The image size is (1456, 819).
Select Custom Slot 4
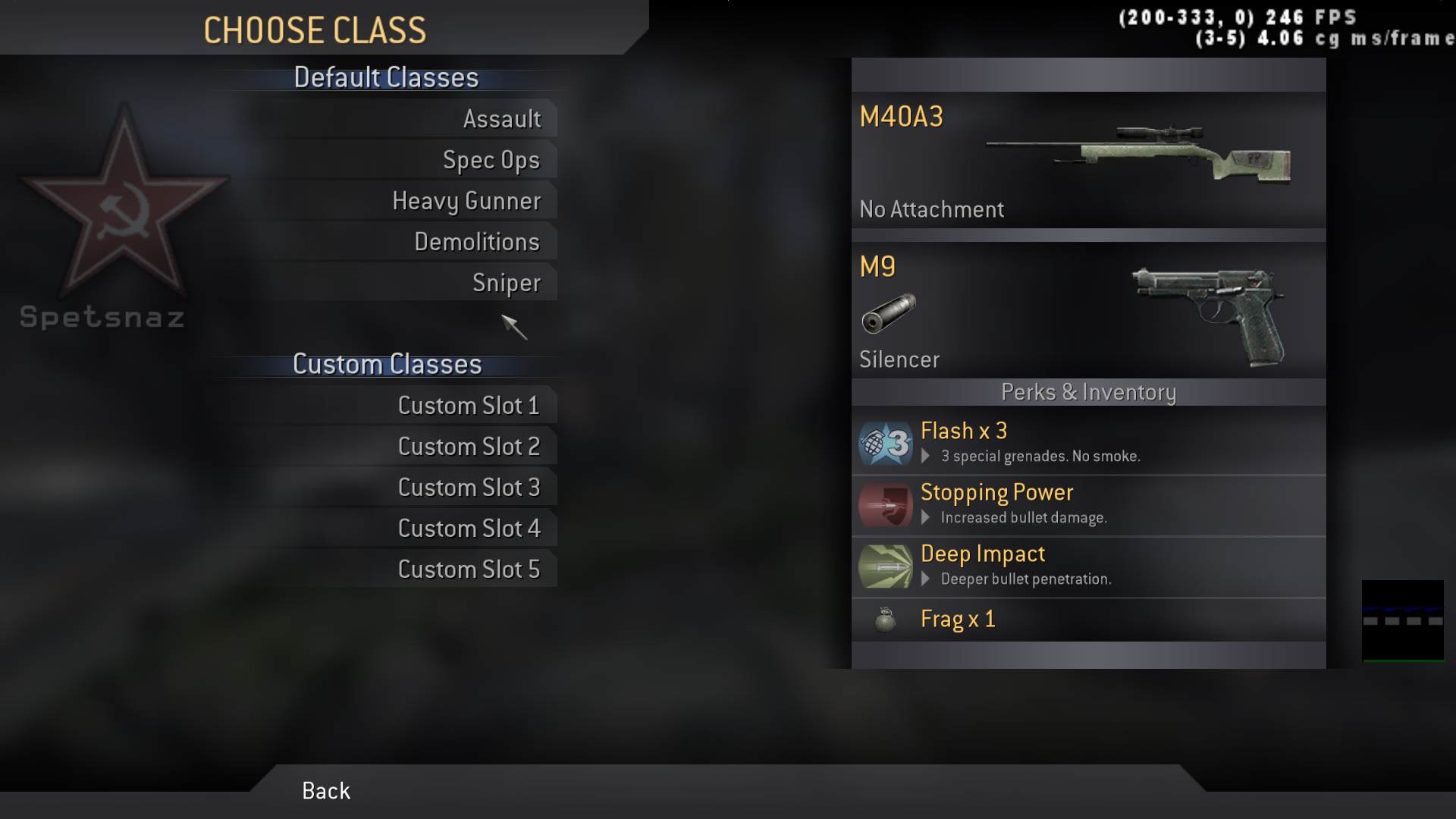[x=469, y=529]
